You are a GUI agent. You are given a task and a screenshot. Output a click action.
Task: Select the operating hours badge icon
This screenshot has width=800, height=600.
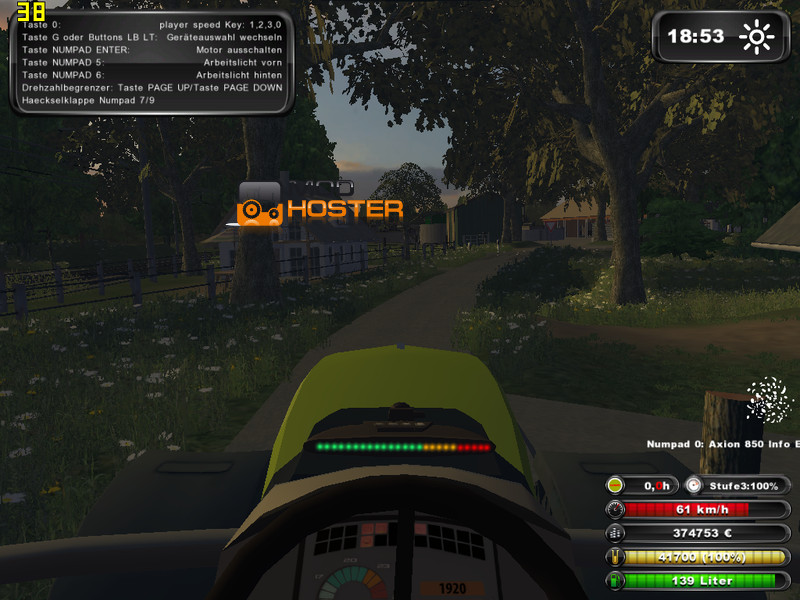(x=615, y=485)
